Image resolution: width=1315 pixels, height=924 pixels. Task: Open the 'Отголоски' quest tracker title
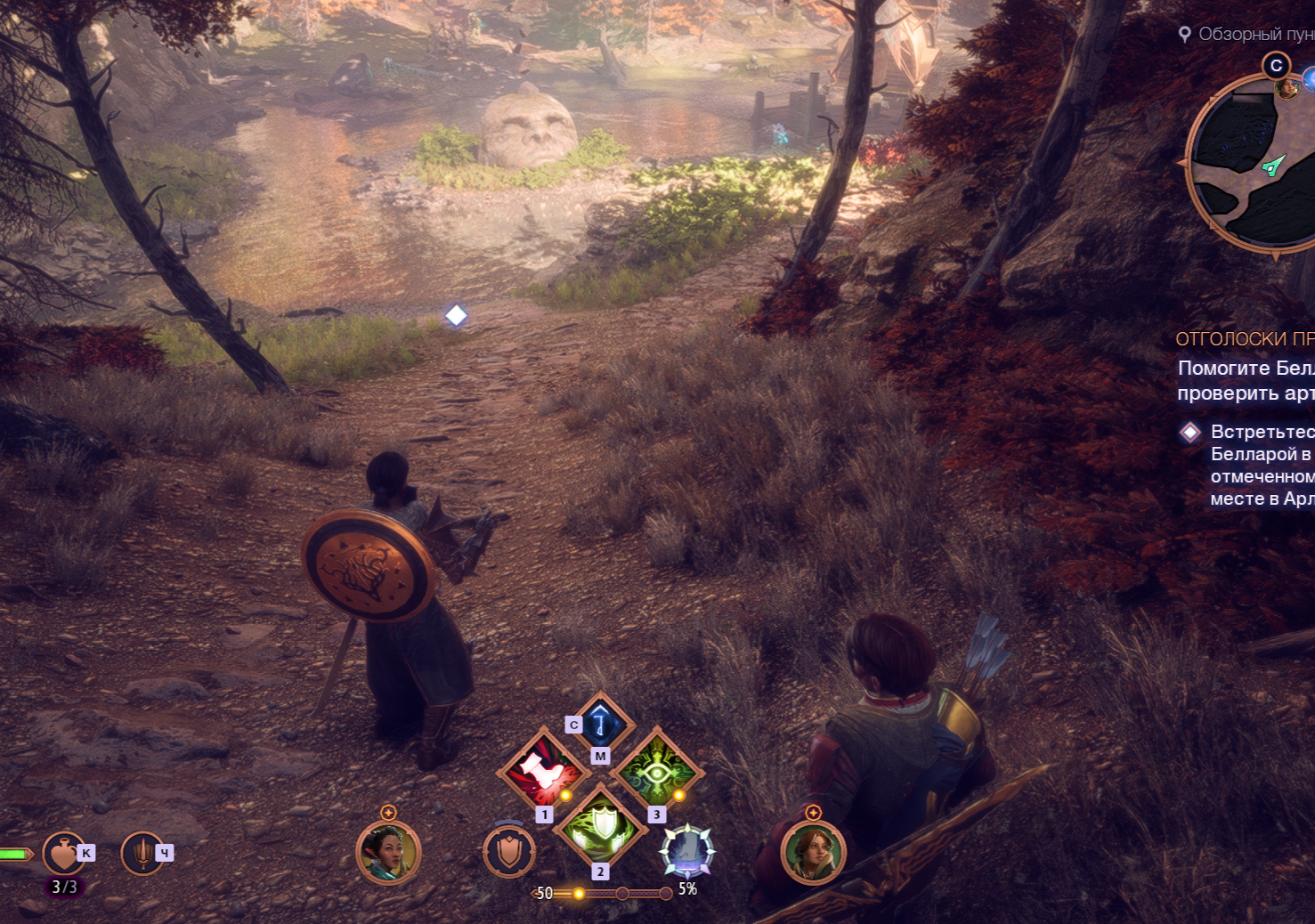[1244, 339]
